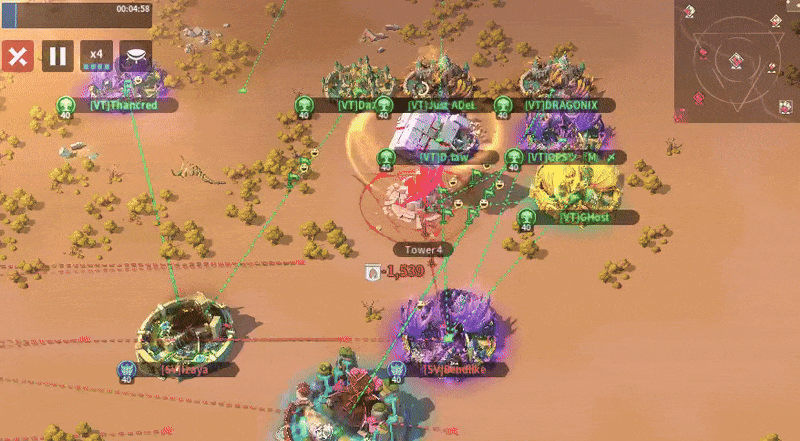Toggle the camera view button
This screenshot has height=441, width=800.
pos(136,56)
